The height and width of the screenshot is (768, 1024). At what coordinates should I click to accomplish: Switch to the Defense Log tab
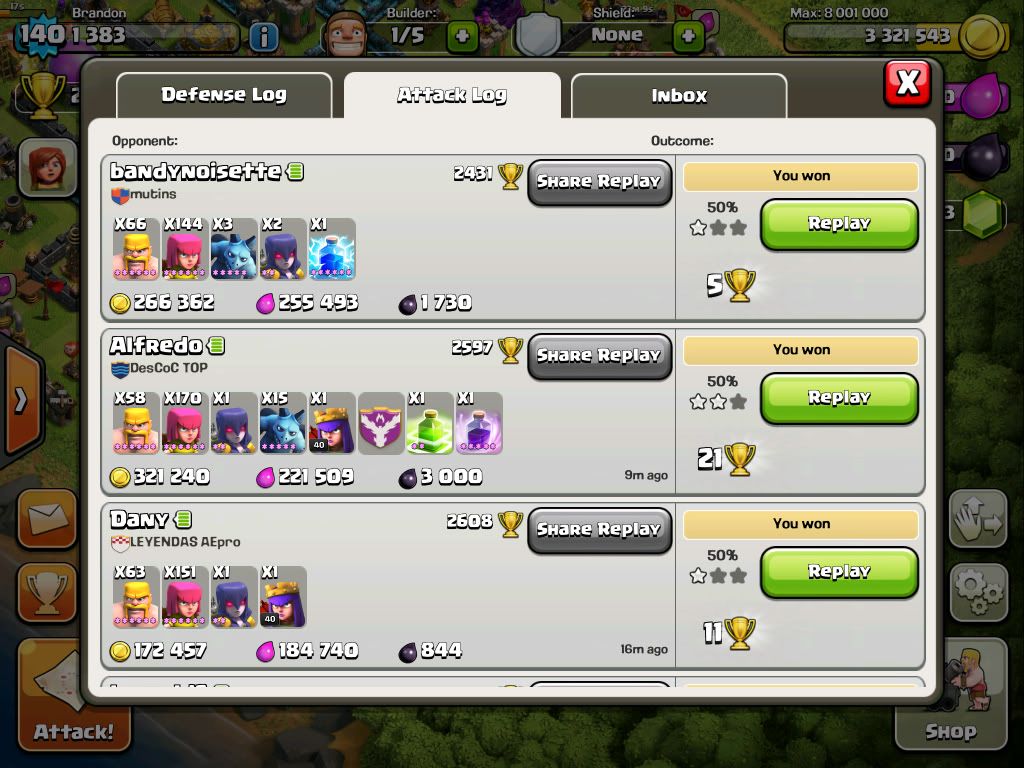224,96
